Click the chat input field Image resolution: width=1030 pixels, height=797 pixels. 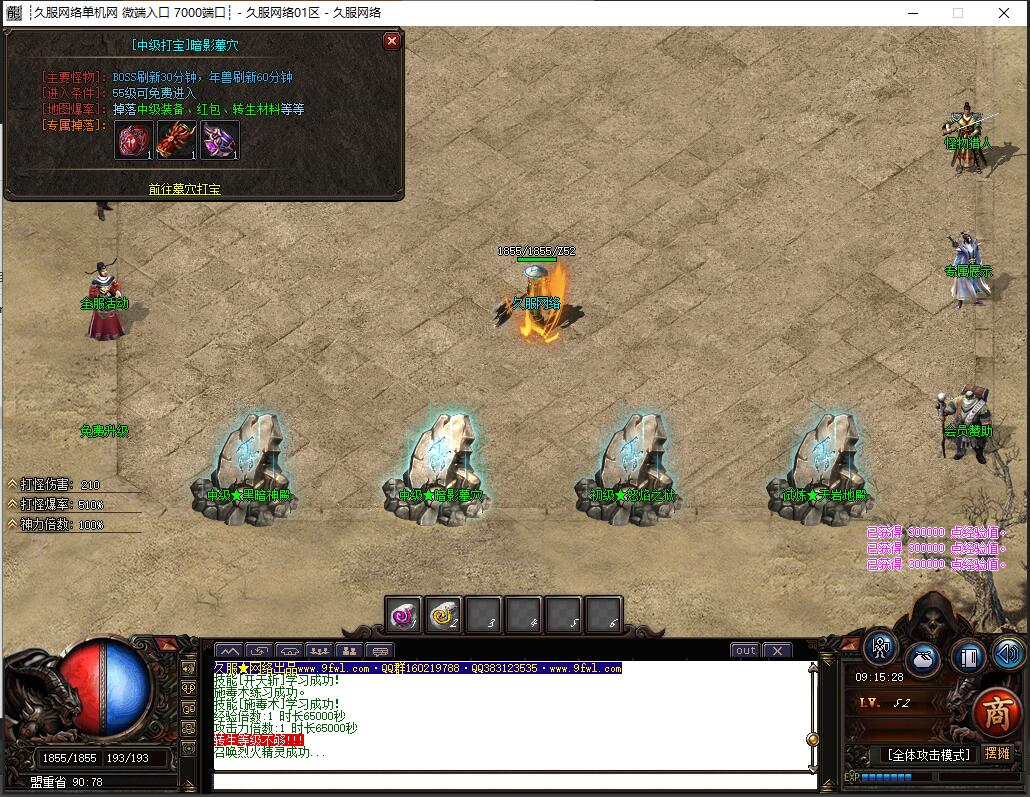point(510,780)
